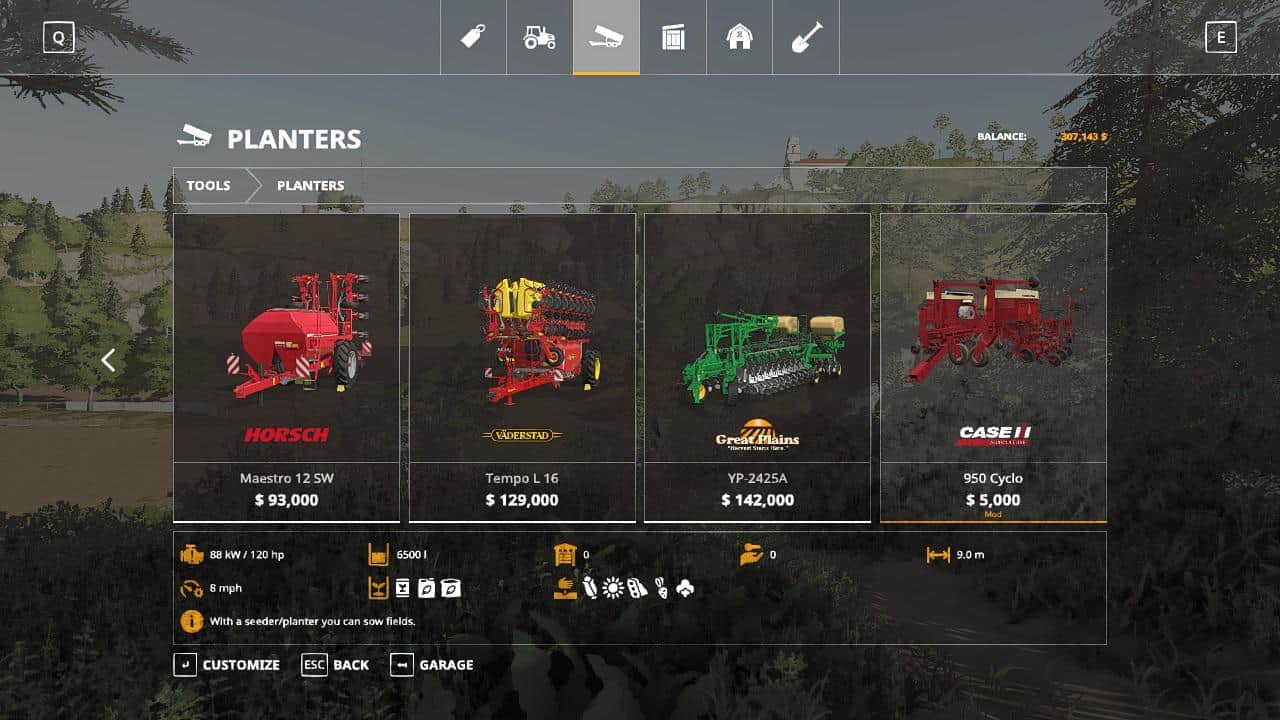Open the container objects tab
Image resolution: width=1280 pixels, height=720 pixels.
(x=673, y=37)
